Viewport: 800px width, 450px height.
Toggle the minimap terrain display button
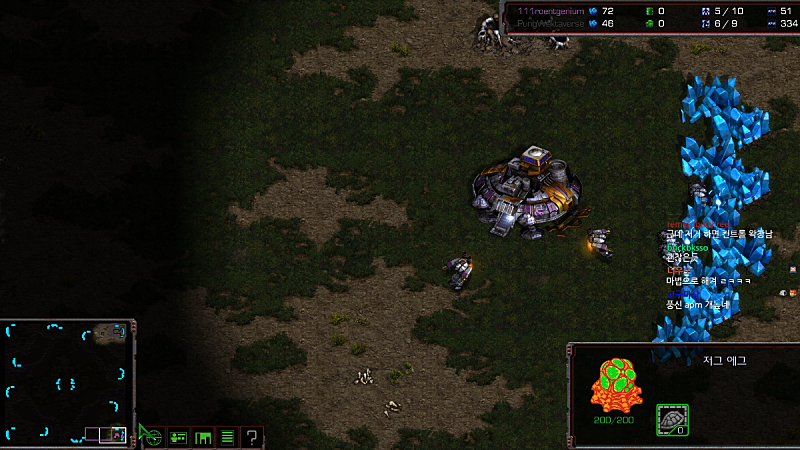(152, 437)
